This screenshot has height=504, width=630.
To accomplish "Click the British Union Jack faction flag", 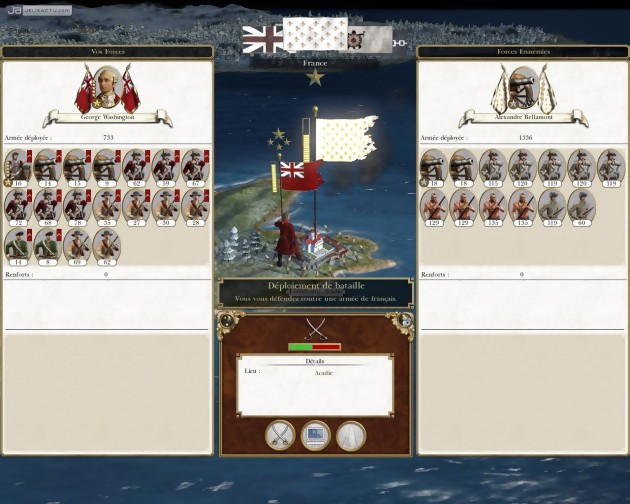I will pyautogui.click(x=262, y=39).
